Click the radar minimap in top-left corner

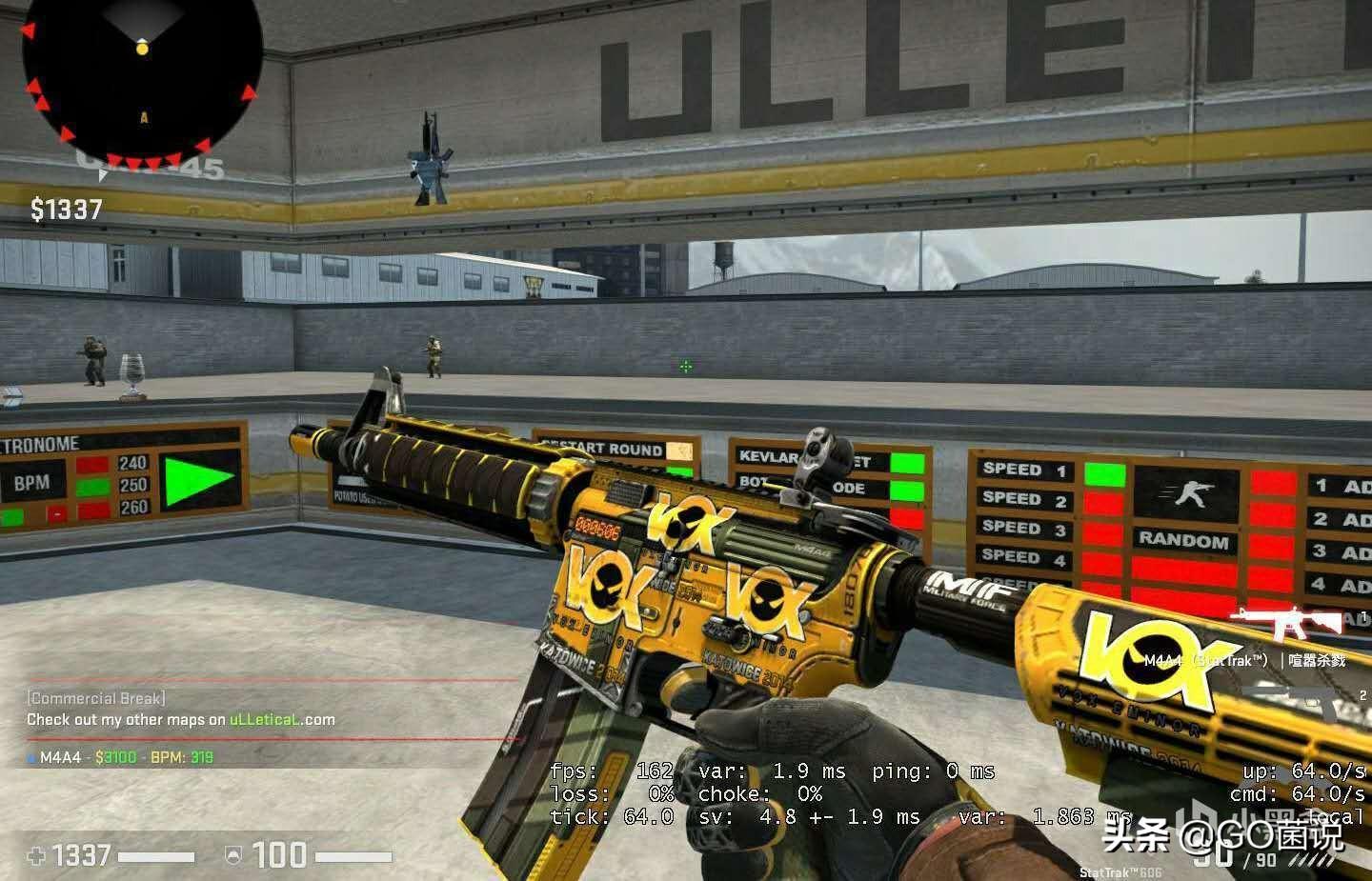pyautogui.click(x=141, y=76)
